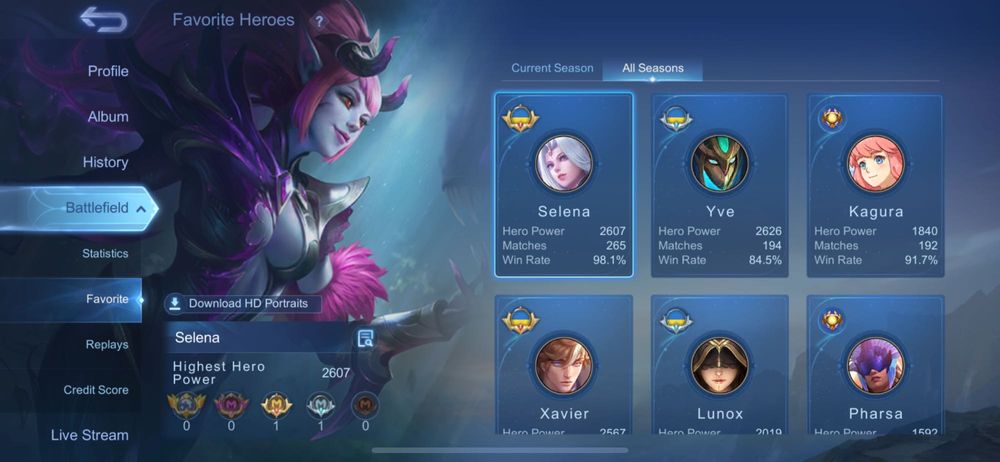Open the Live Stream section
This screenshot has width=1000, height=462.
90,435
